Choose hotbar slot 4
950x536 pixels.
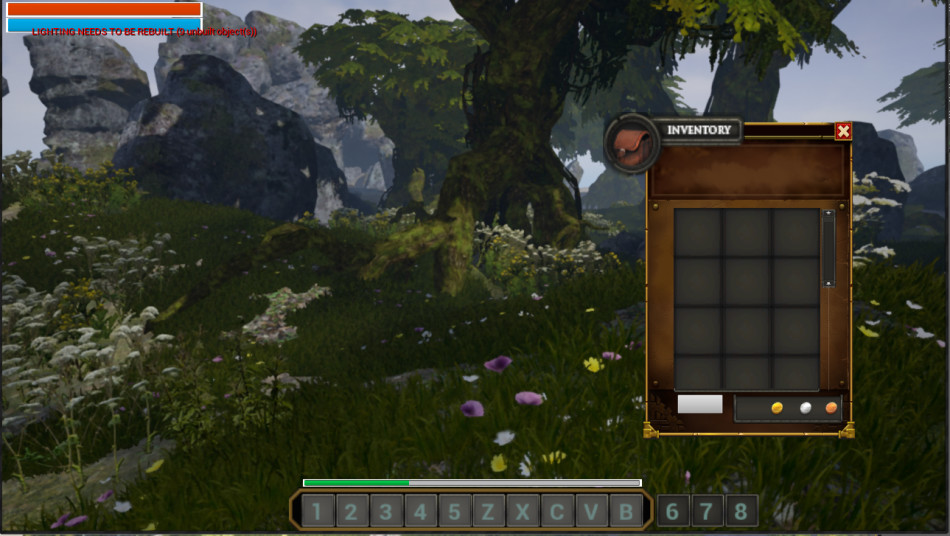(x=420, y=512)
